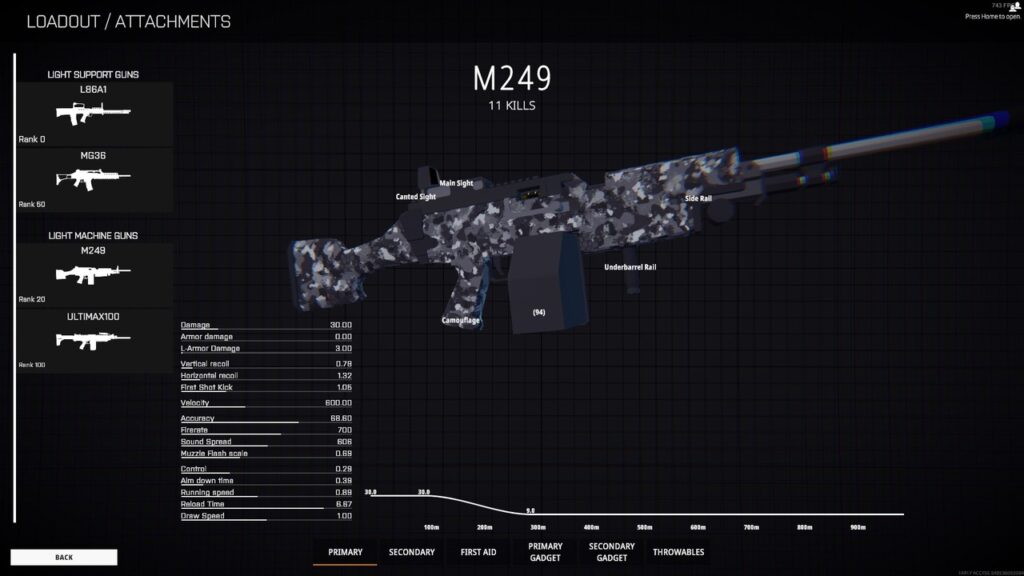Switch to the First Aid tab

tap(477, 552)
